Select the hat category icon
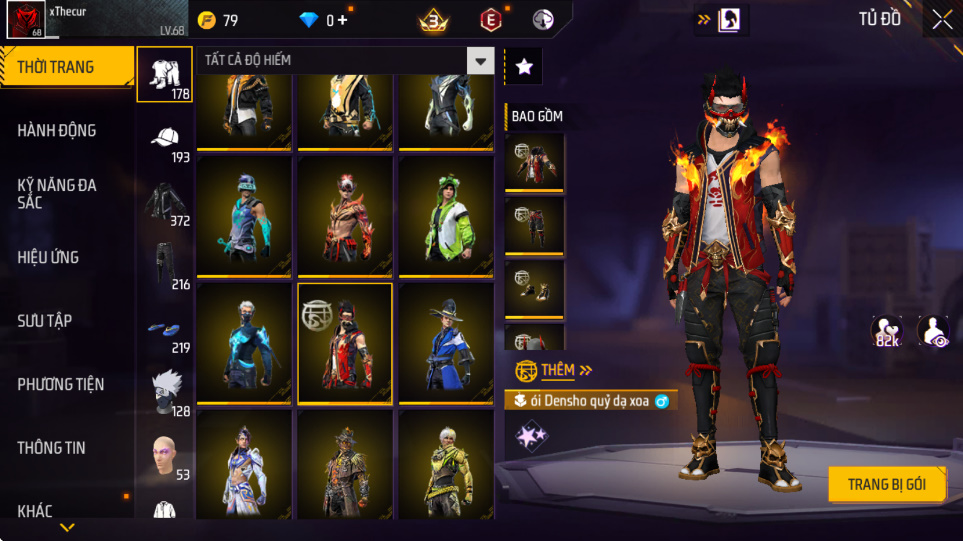This screenshot has height=541, width=963. click(x=165, y=139)
